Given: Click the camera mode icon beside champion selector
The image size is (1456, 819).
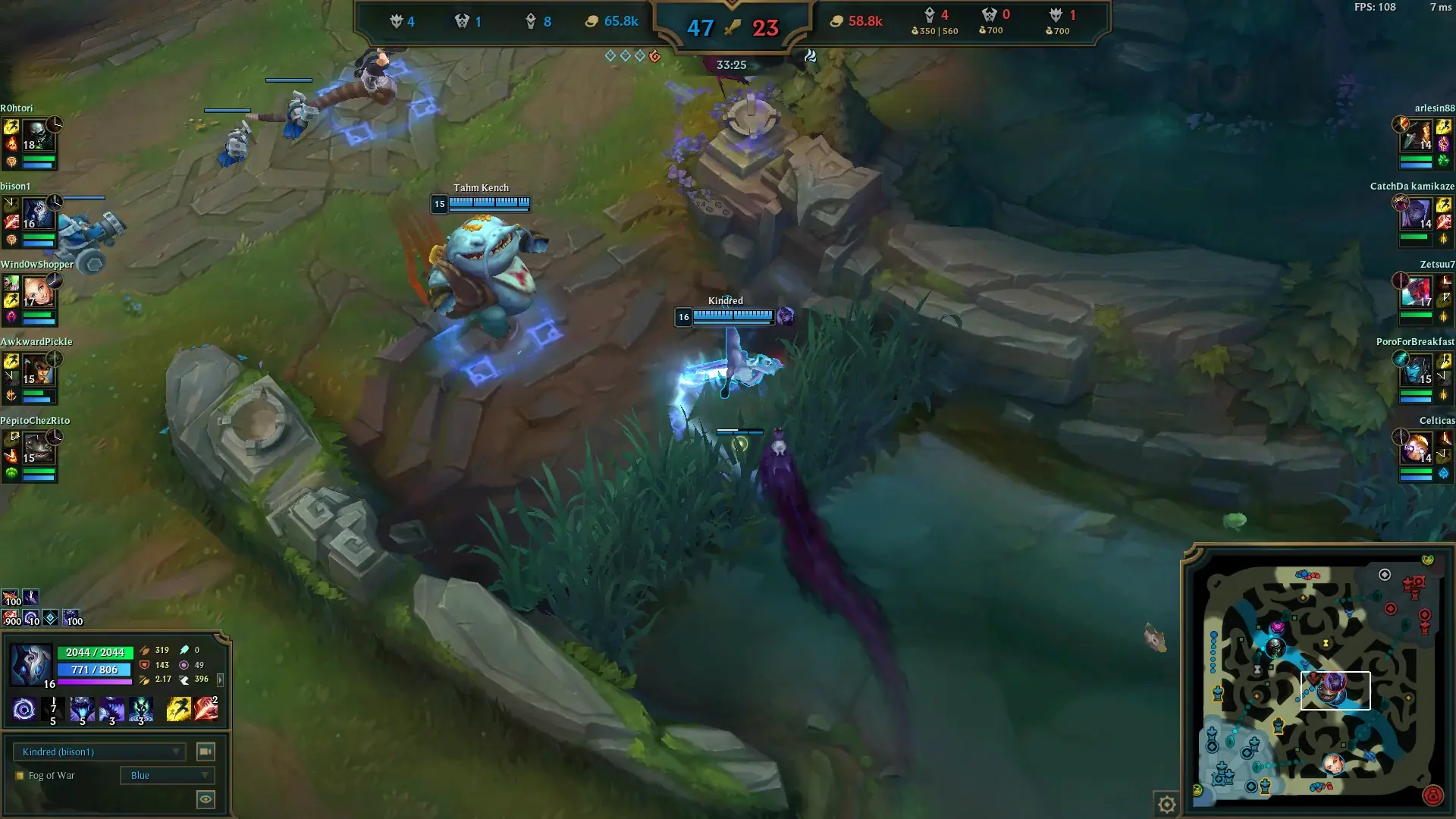Looking at the screenshot, I should click(x=205, y=752).
